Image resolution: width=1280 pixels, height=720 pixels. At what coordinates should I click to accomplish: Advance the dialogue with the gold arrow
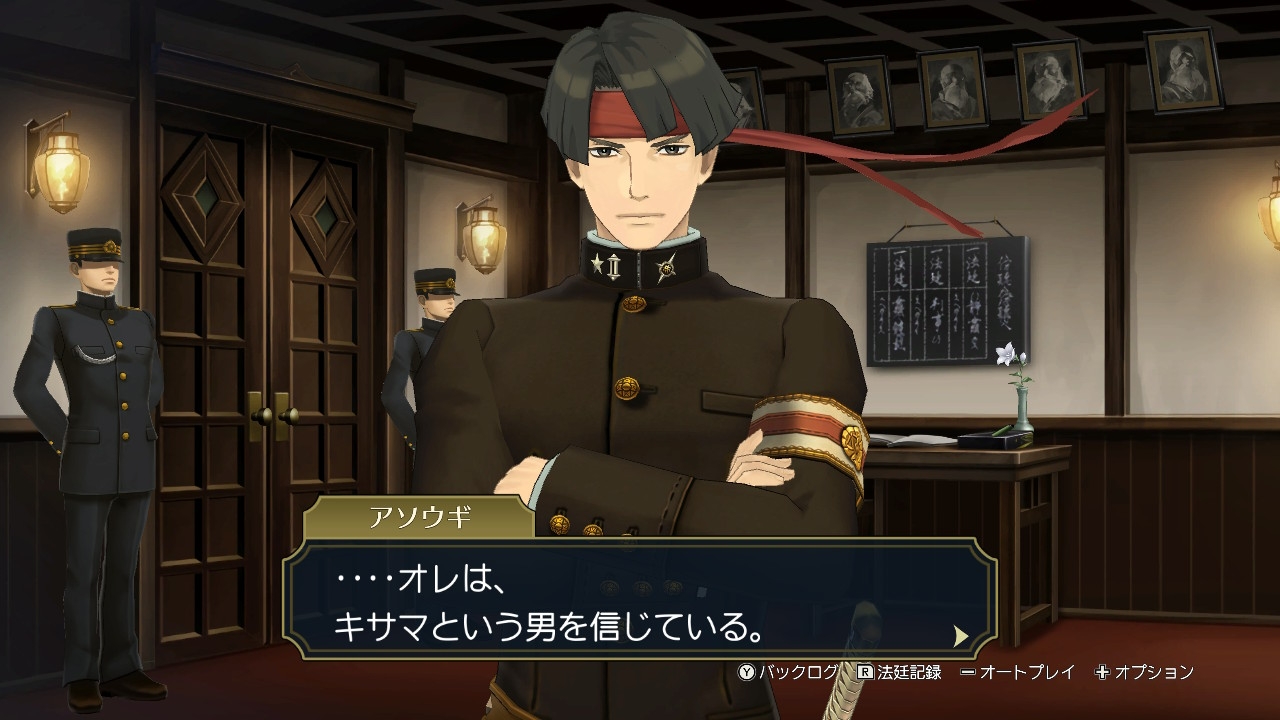[961, 636]
